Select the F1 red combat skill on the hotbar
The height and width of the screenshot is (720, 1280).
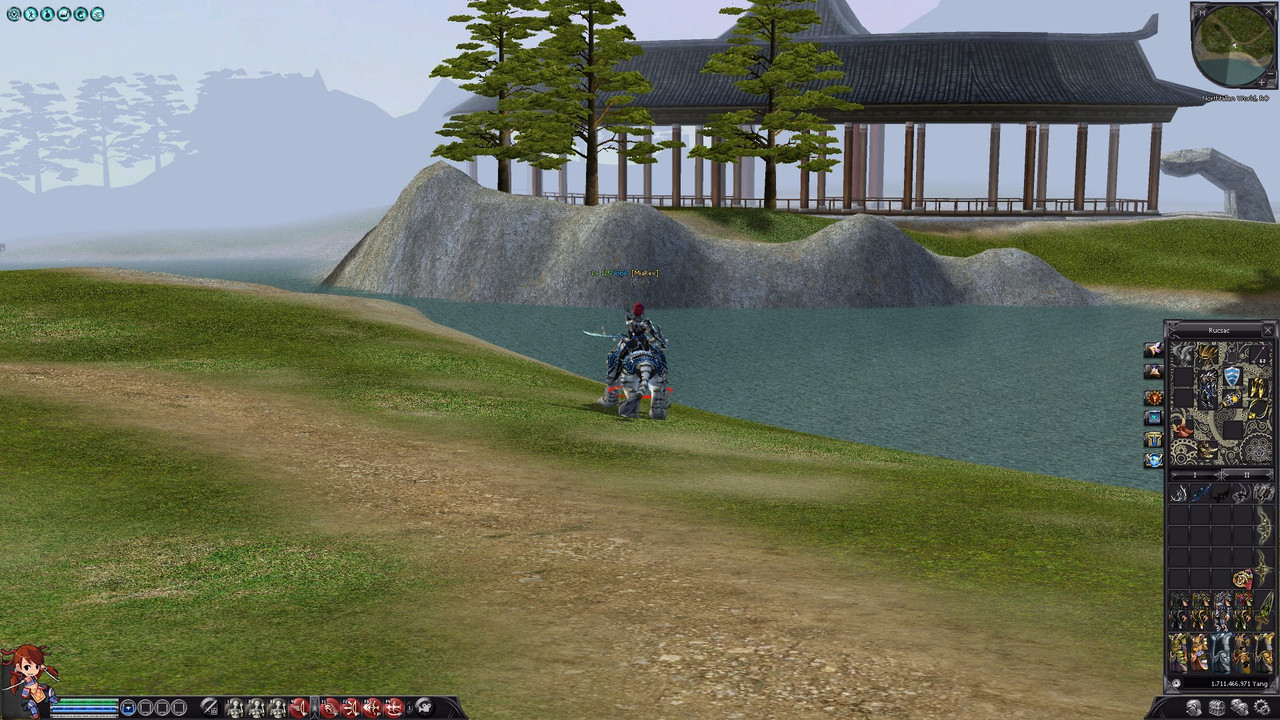click(x=330, y=706)
